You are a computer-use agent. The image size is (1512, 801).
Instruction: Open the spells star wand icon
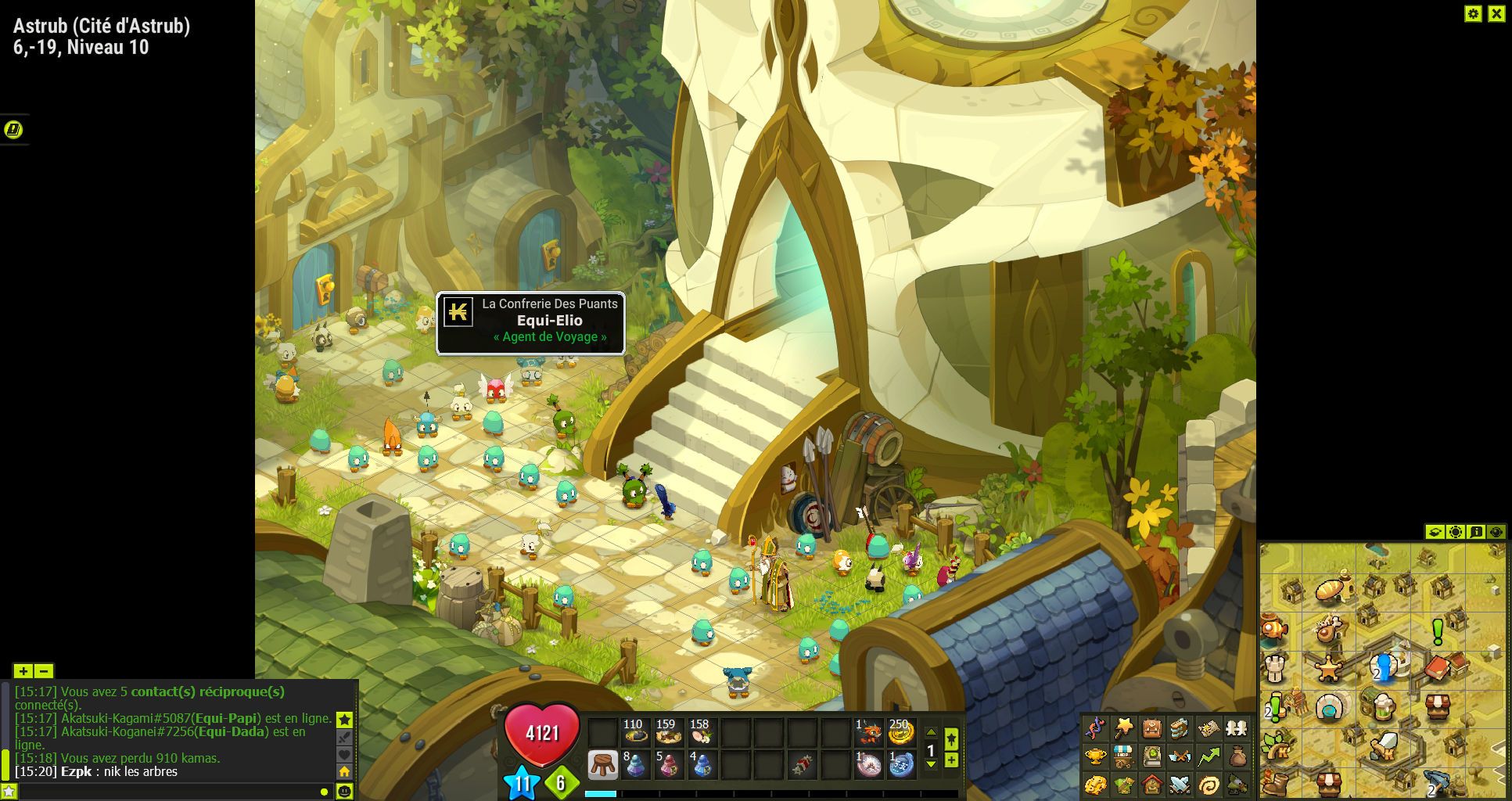[x=1123, y=729]
